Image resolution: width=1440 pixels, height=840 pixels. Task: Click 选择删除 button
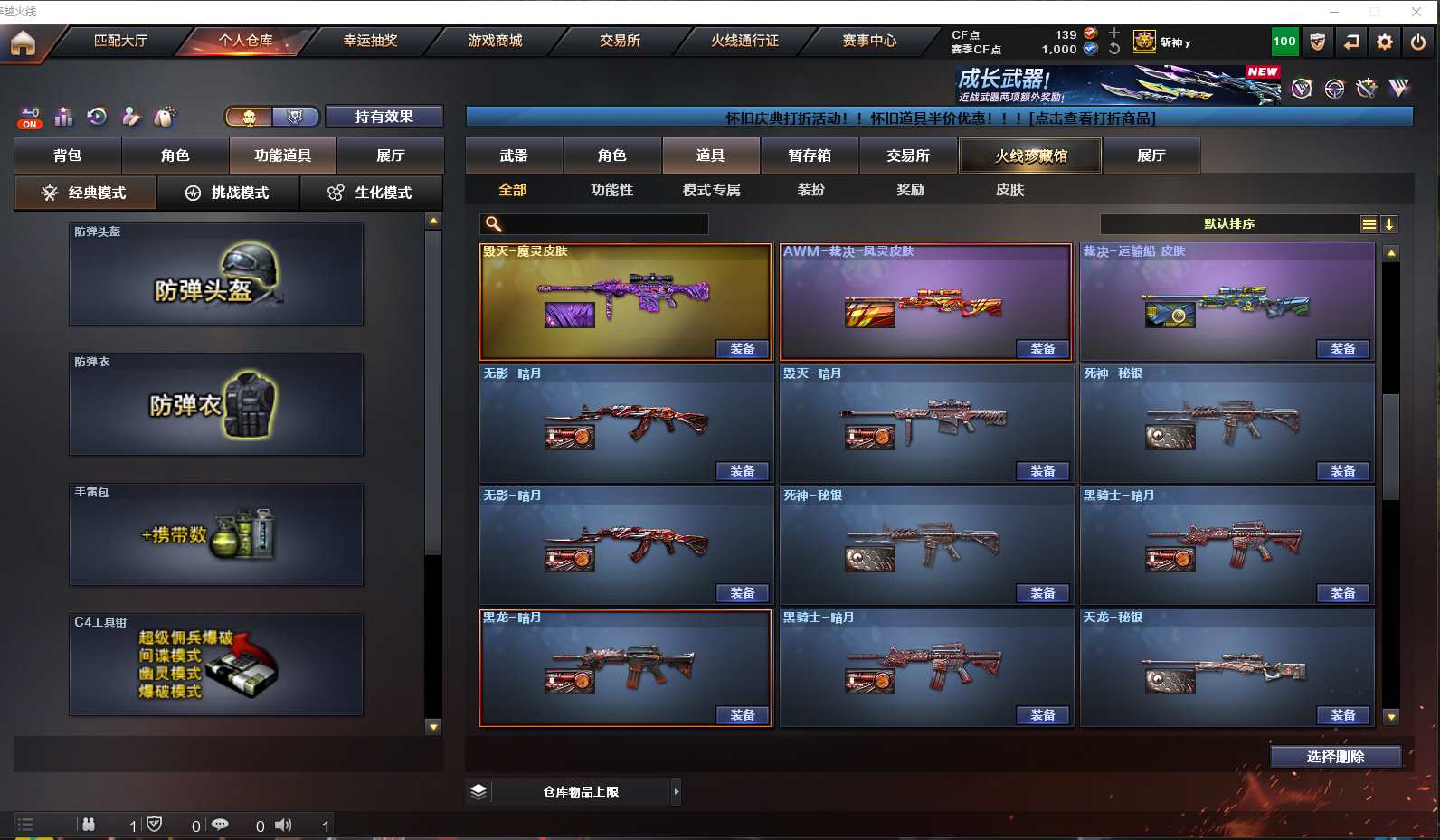coord(1335,757)
